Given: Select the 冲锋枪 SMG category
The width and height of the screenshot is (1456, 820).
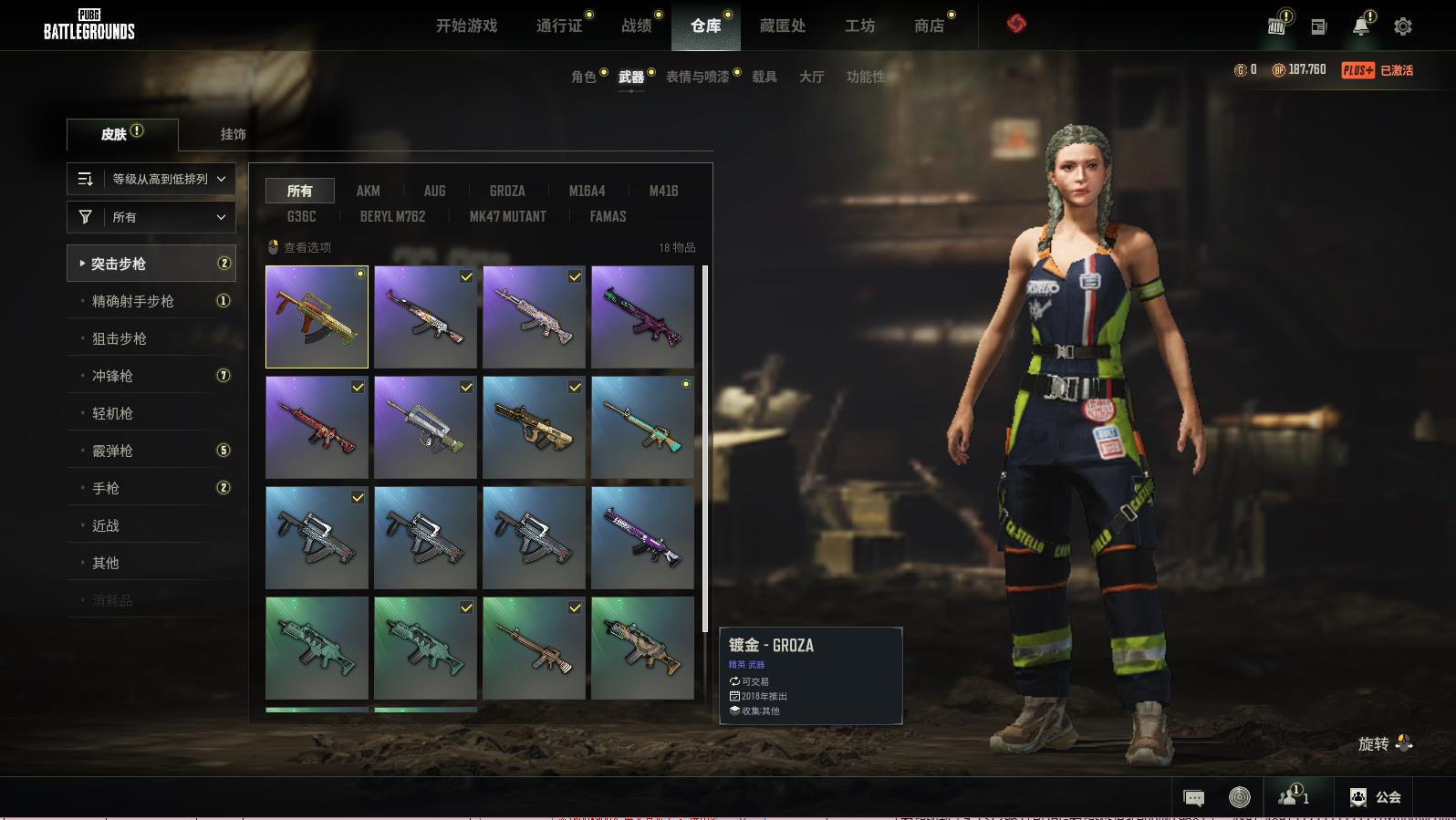Looking at the screenshot, I should point(113,376).
